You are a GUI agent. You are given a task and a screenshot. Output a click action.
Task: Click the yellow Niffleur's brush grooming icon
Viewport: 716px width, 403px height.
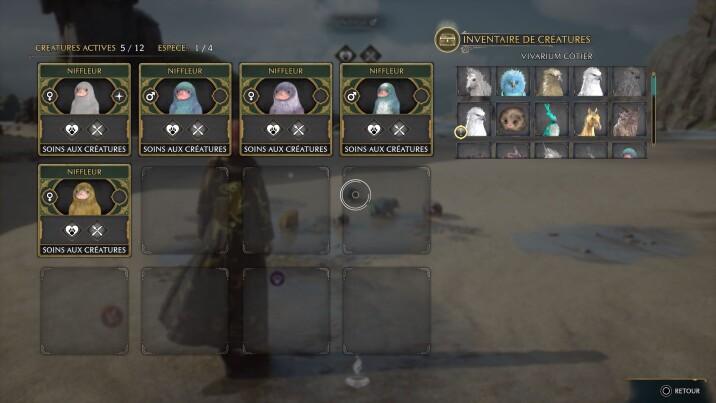coord(97,230)
